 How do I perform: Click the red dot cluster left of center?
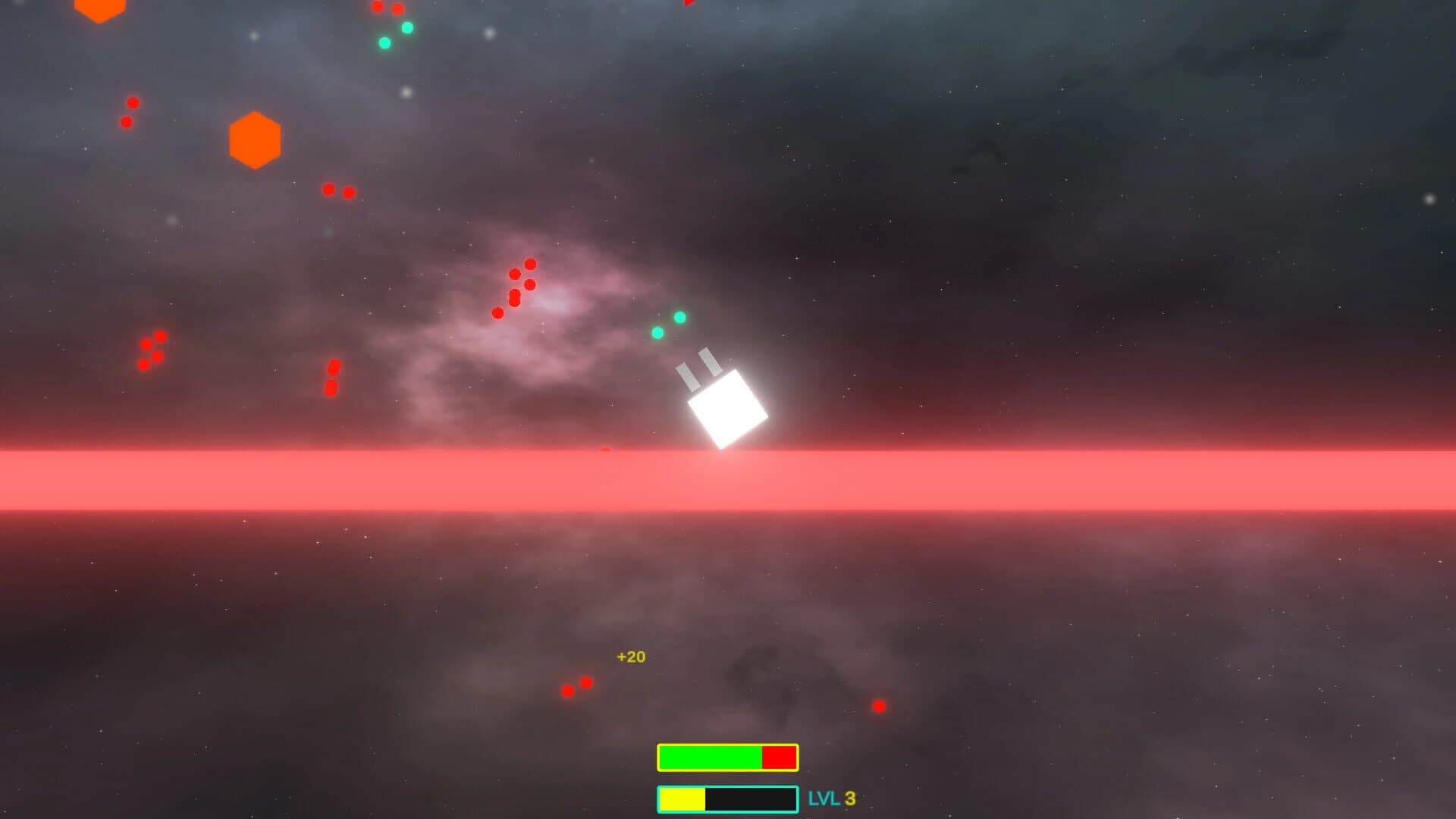pyautogui.click(x=152, y=349)
